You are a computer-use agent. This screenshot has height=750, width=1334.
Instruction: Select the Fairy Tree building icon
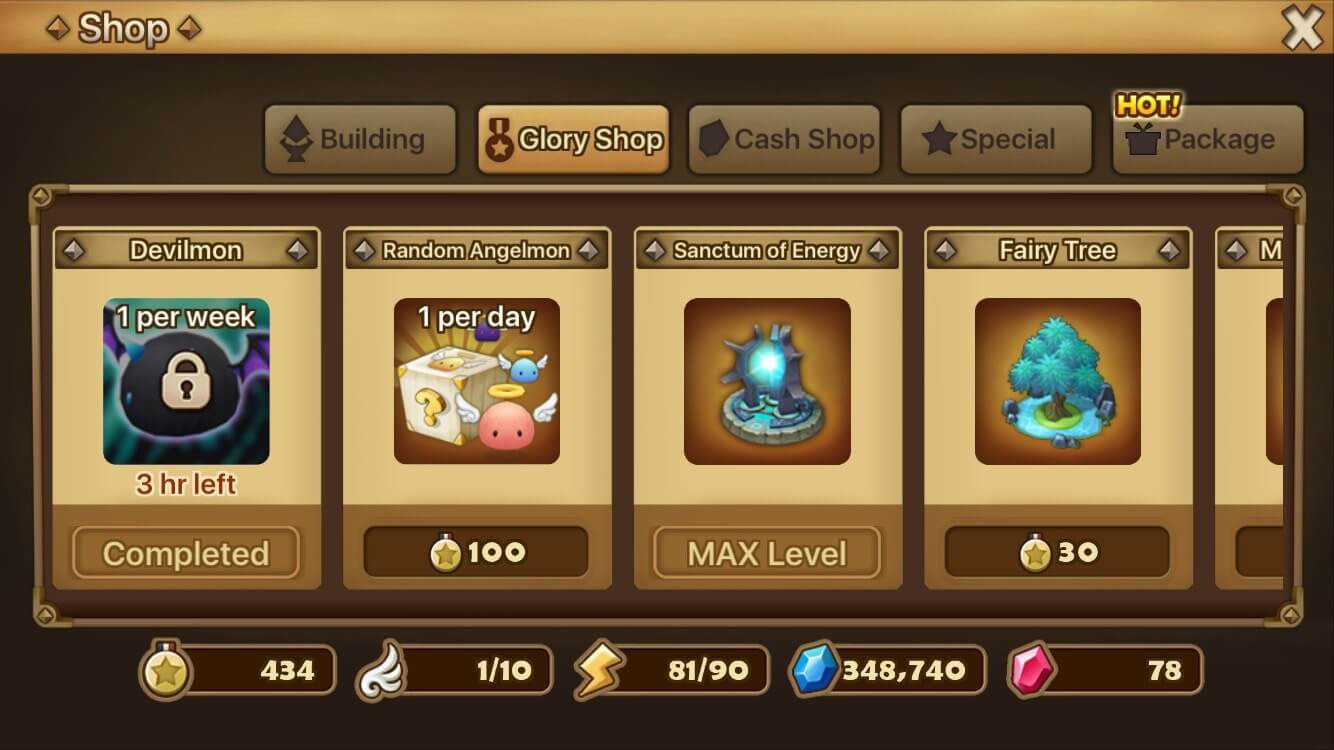[x=1057, y=381]
